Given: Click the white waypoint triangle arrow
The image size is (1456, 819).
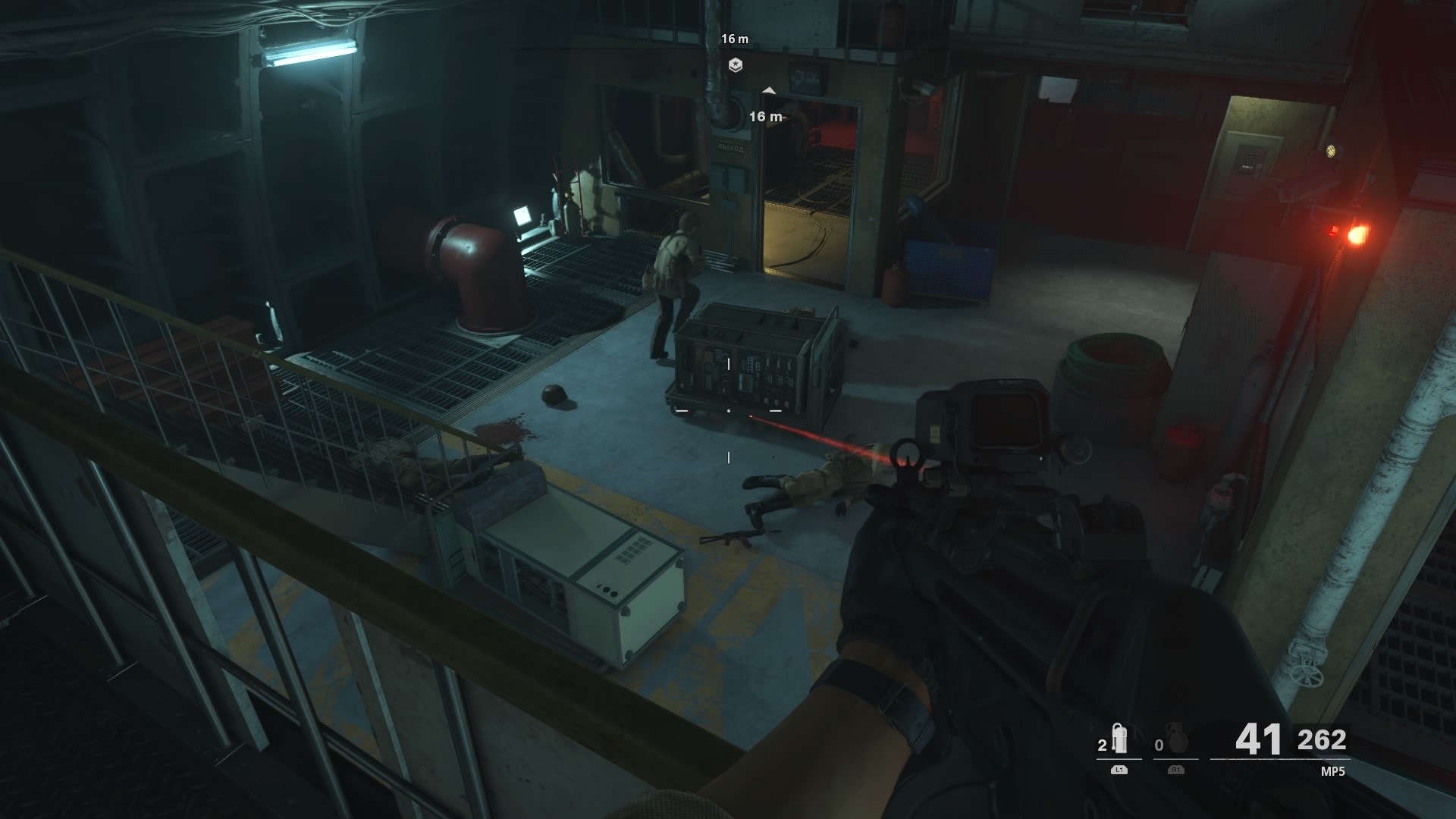Looking at the screenshot, I should [771, 89].
